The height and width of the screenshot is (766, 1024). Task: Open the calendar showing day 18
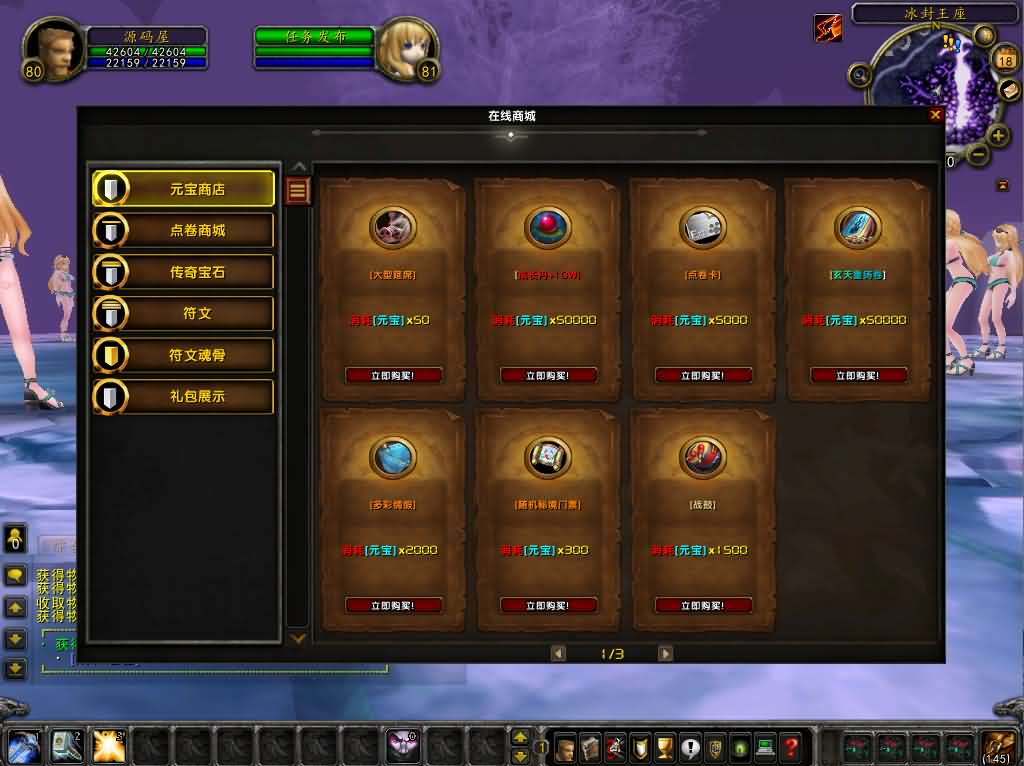coord(1005,61)
